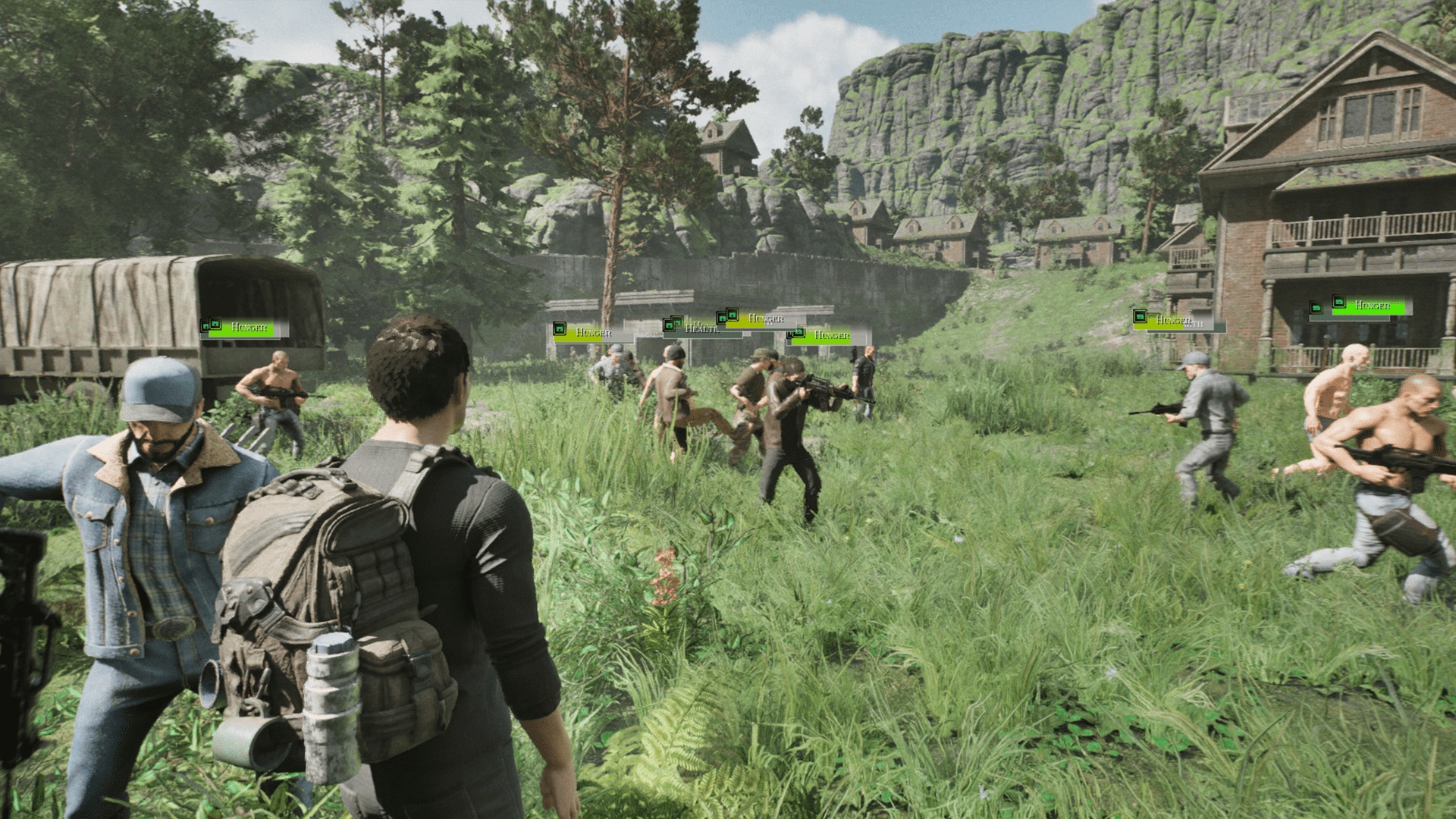Select the status icon on the dimmed Hunger bar near the porch

(1140, 317)
